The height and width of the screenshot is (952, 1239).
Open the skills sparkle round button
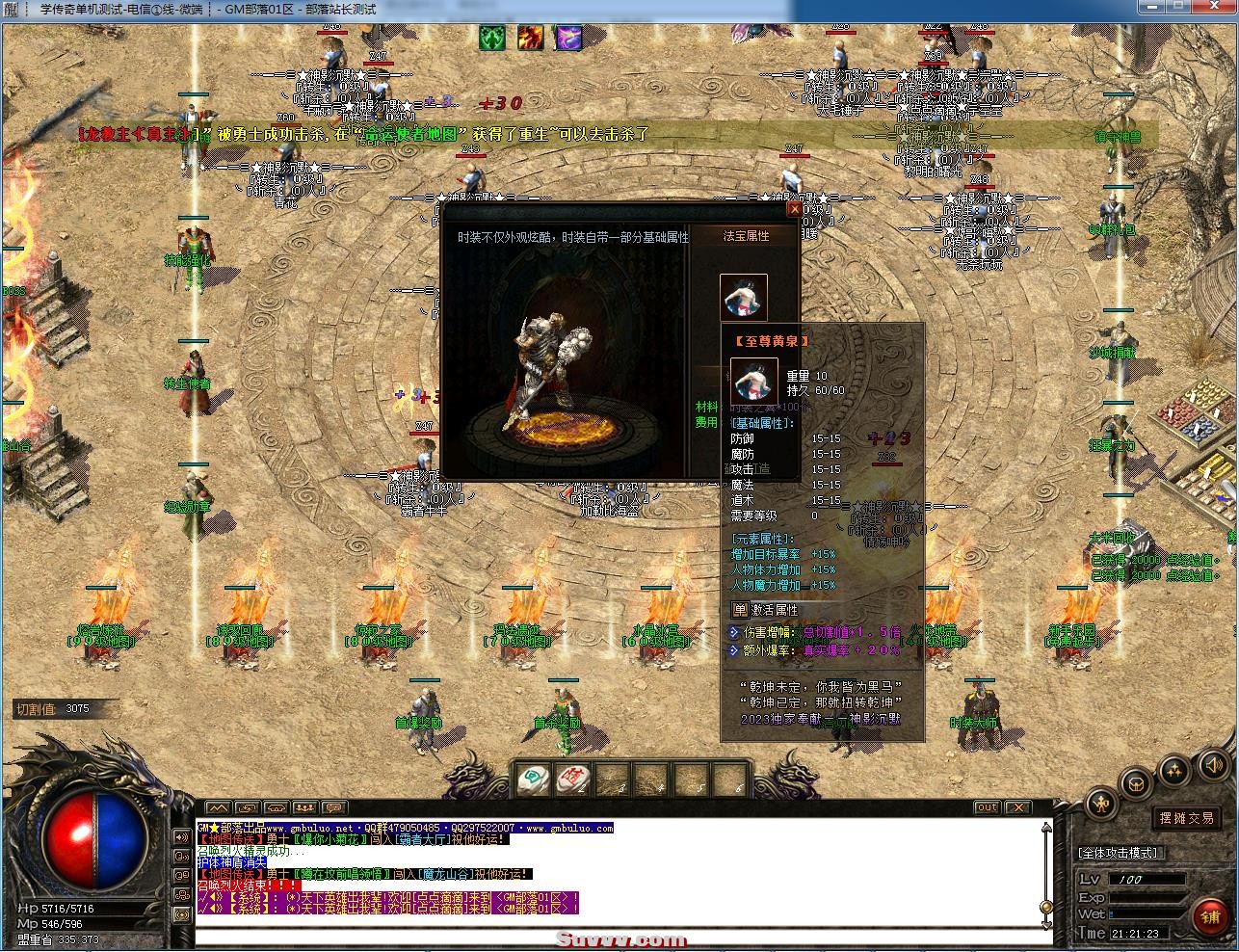1175,770
